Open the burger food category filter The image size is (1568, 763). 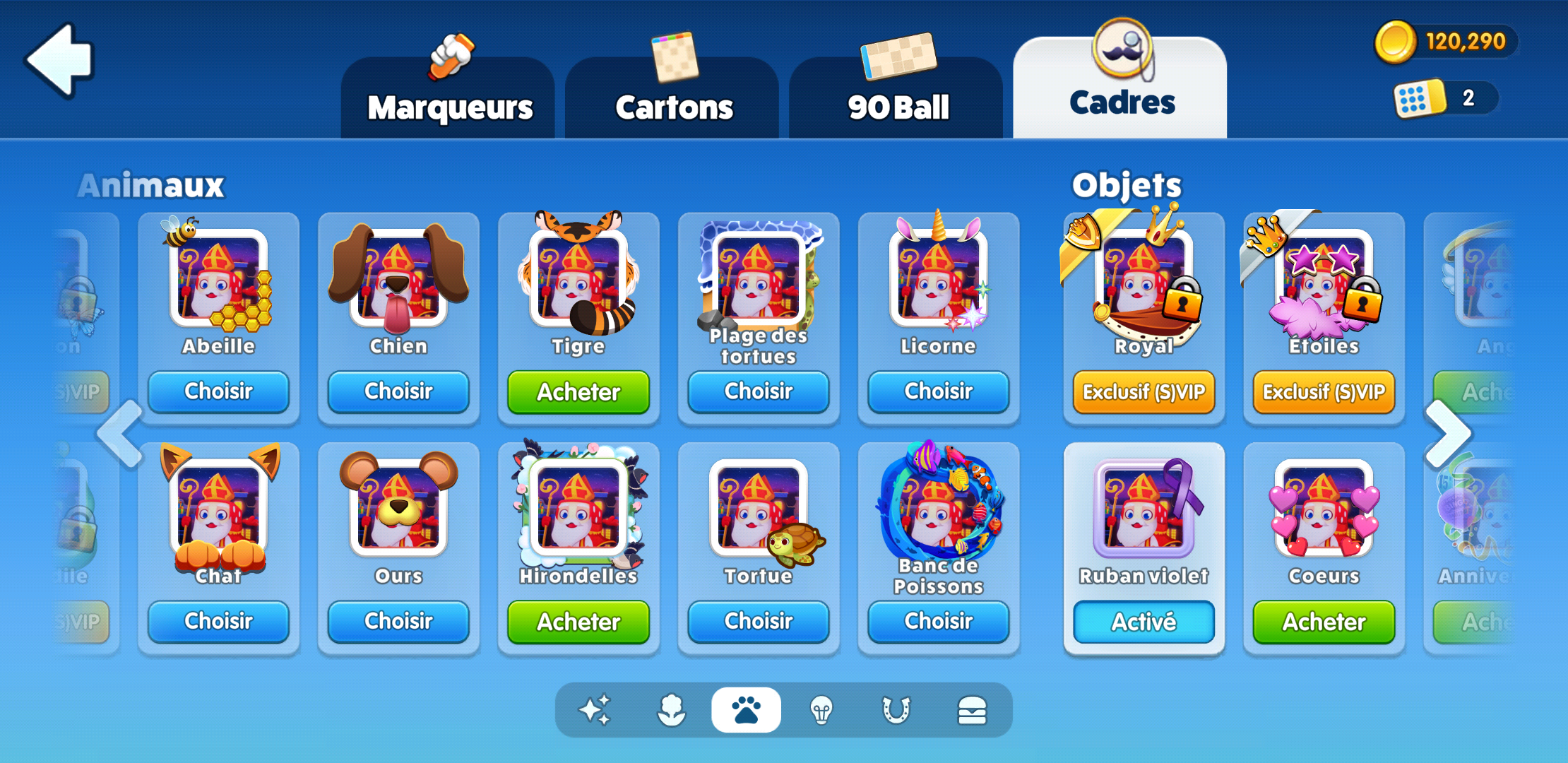(971, 710)
